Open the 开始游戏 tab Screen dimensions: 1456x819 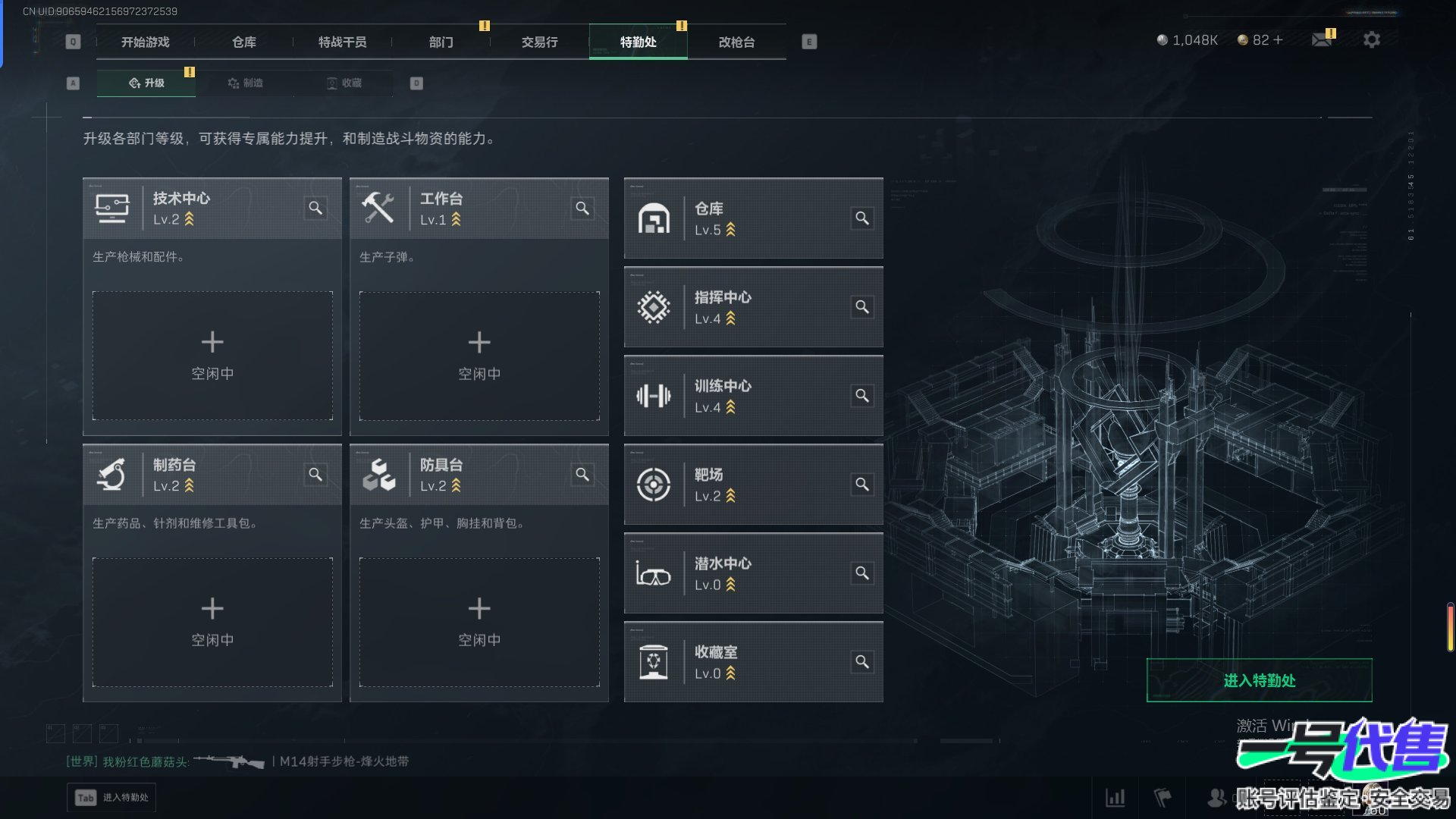point(145,42)
